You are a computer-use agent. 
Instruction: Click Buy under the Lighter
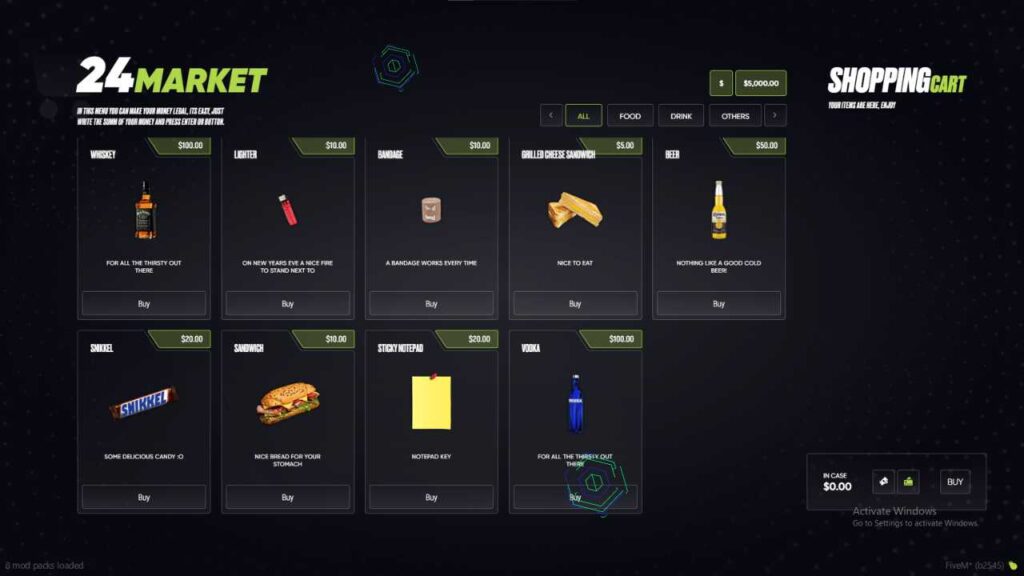pyautogui.click(x=288, y=303)
